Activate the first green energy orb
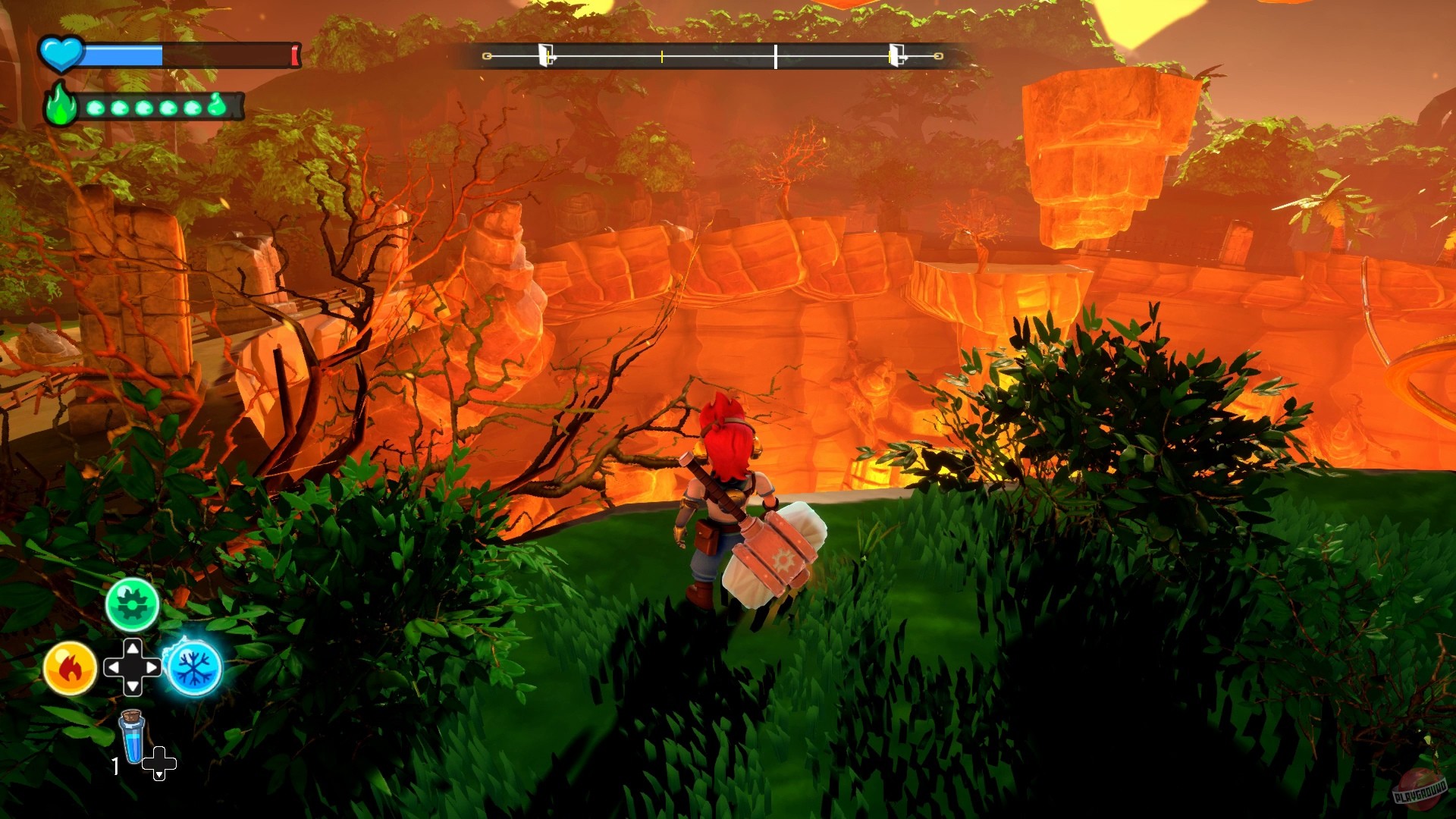This screenshot has height=819, width=1456. (x=95, y=108)
